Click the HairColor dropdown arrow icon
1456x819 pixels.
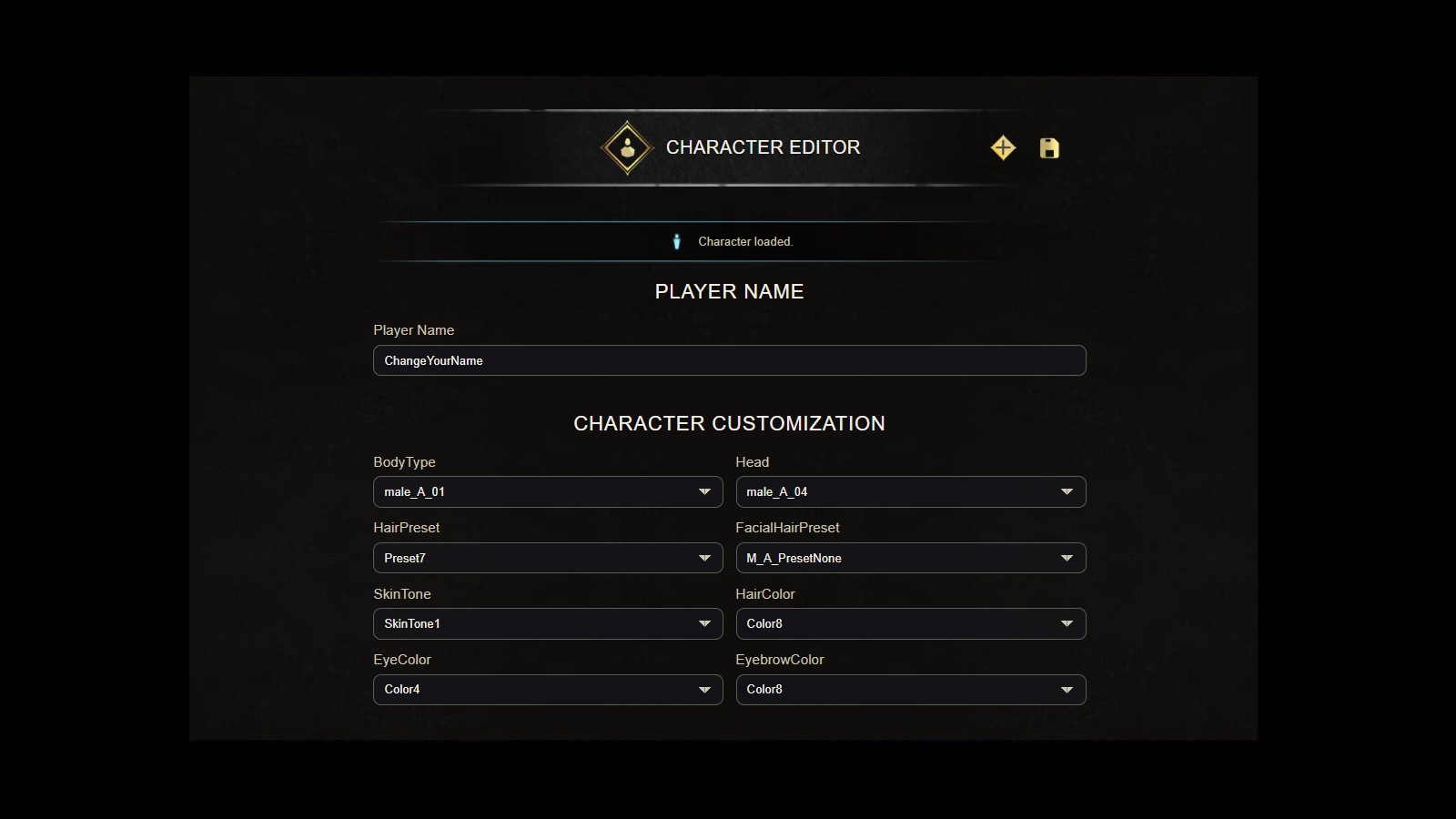point(1067,623)
